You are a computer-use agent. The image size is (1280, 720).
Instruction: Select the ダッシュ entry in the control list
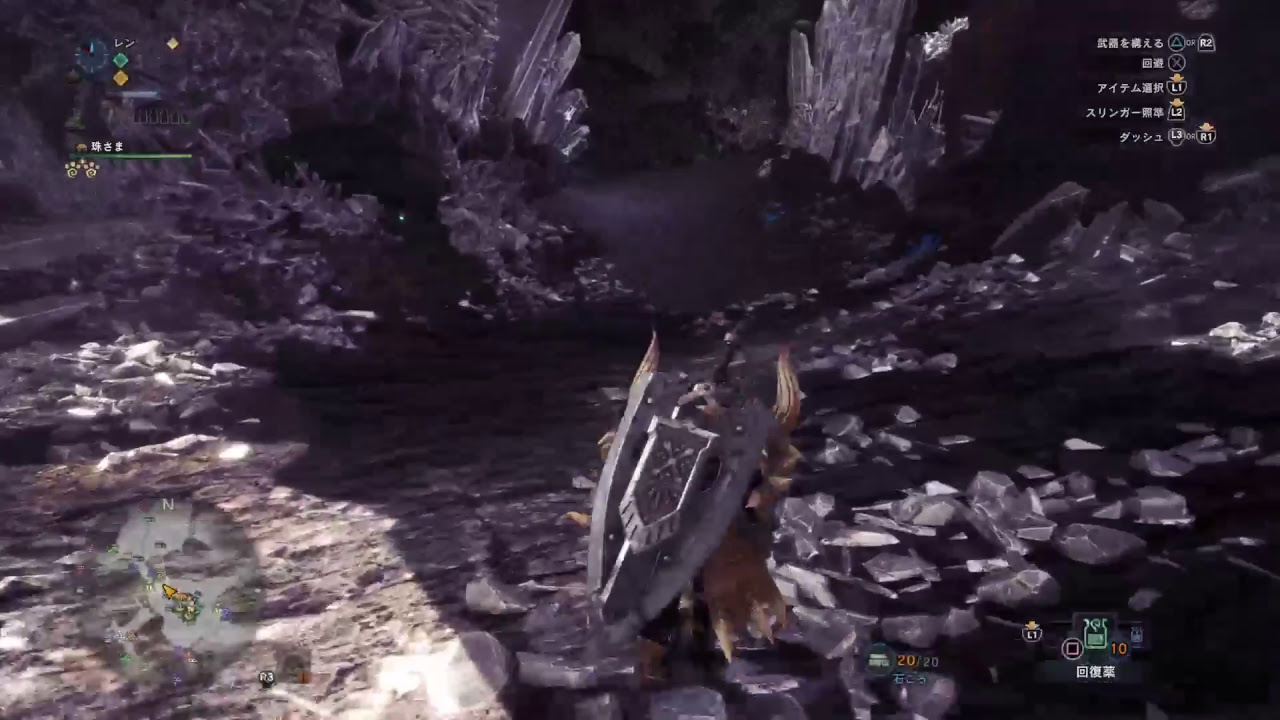(x=1144, y=136)
